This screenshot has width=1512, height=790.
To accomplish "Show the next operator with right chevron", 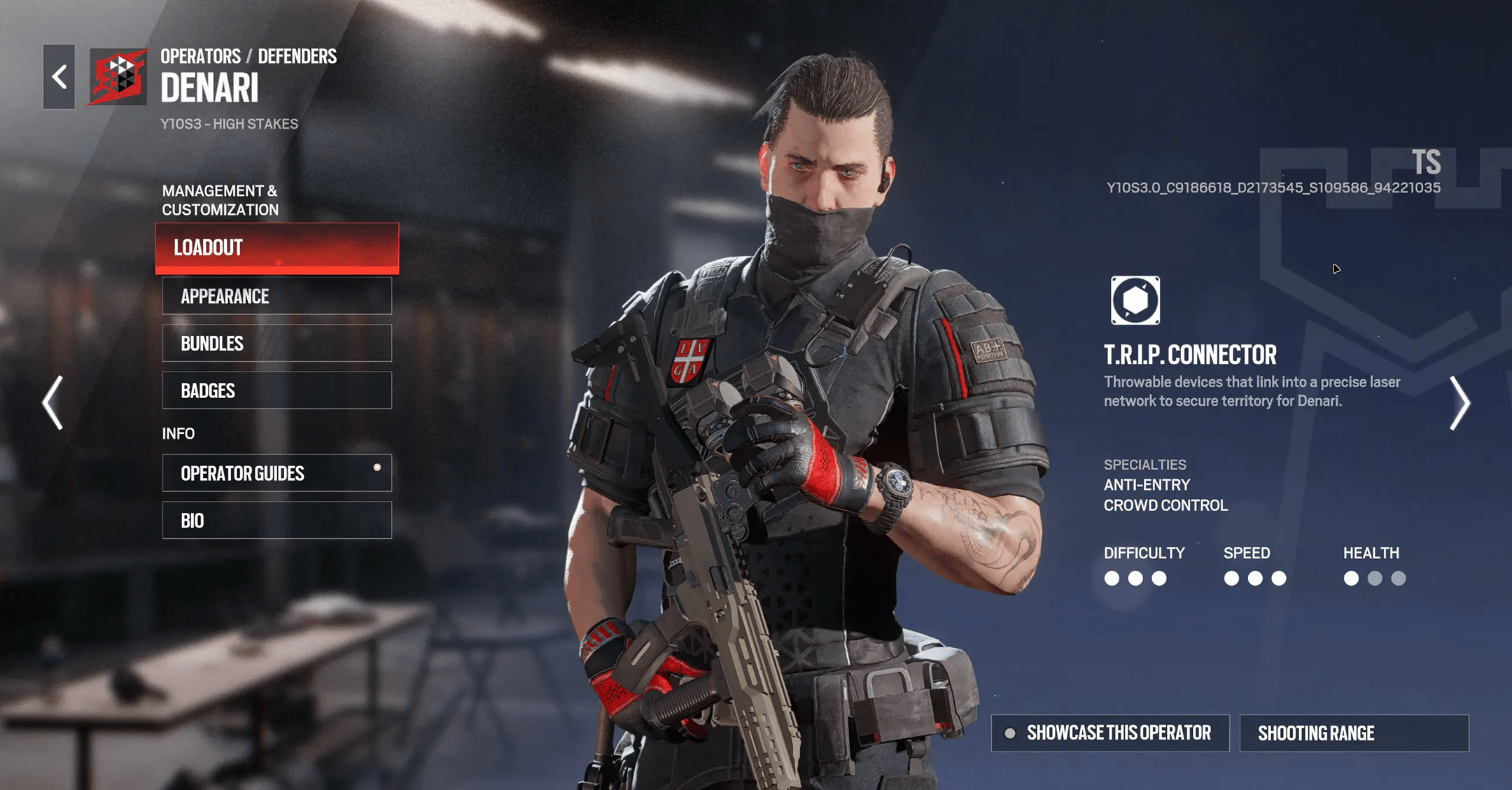I will point(1459,402).
